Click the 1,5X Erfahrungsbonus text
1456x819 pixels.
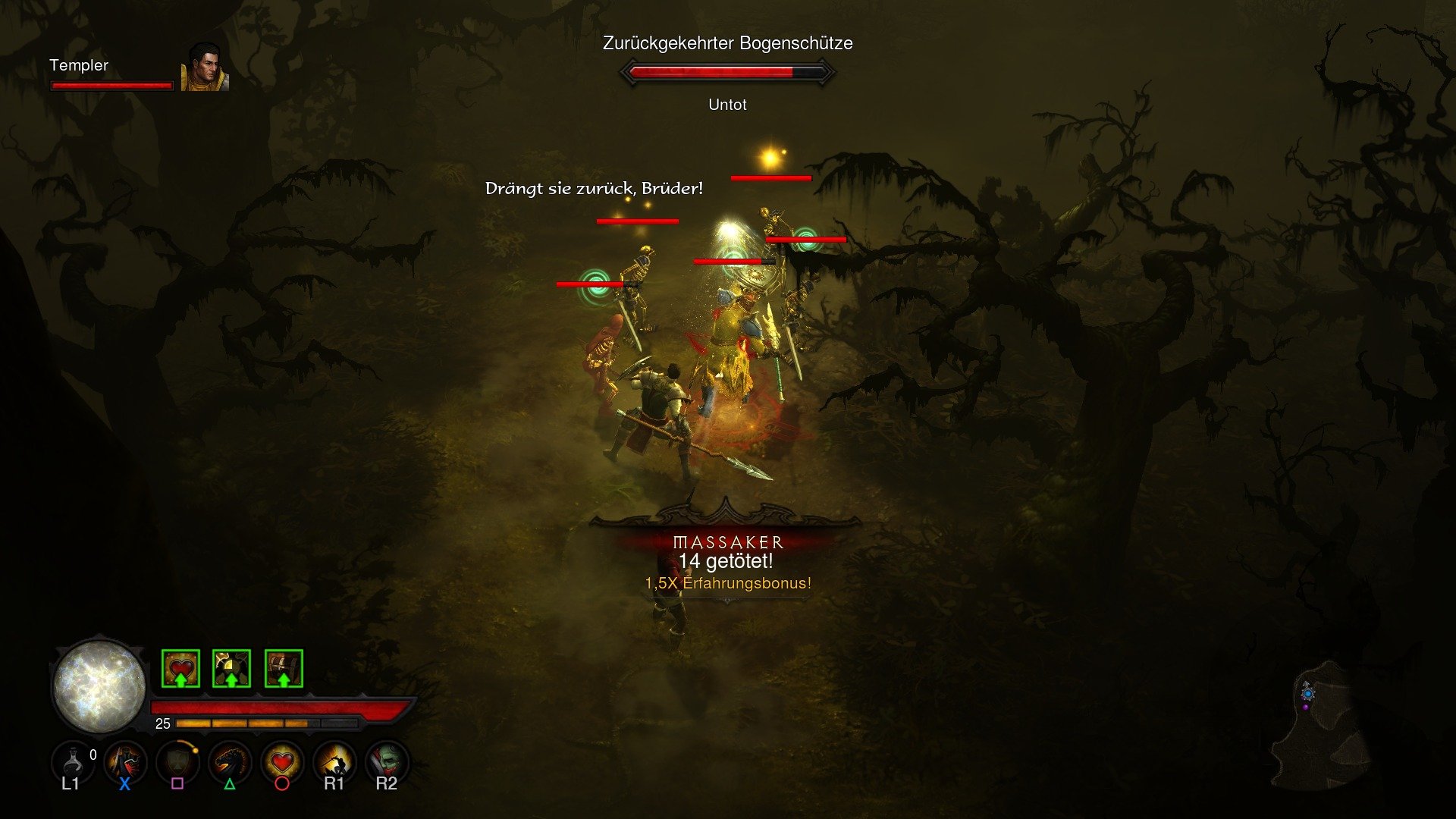727,583
